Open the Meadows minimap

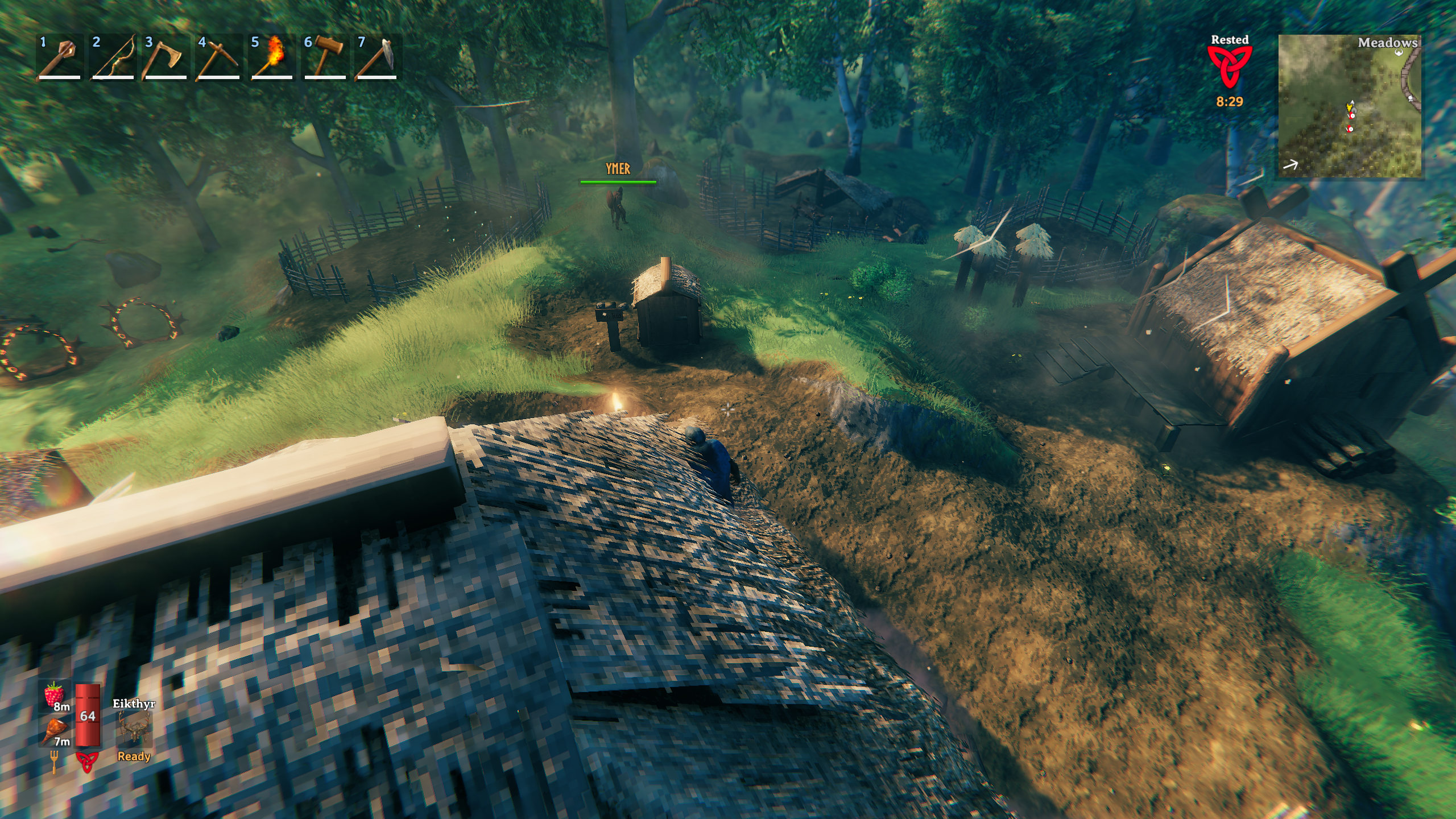[1350, 106]
